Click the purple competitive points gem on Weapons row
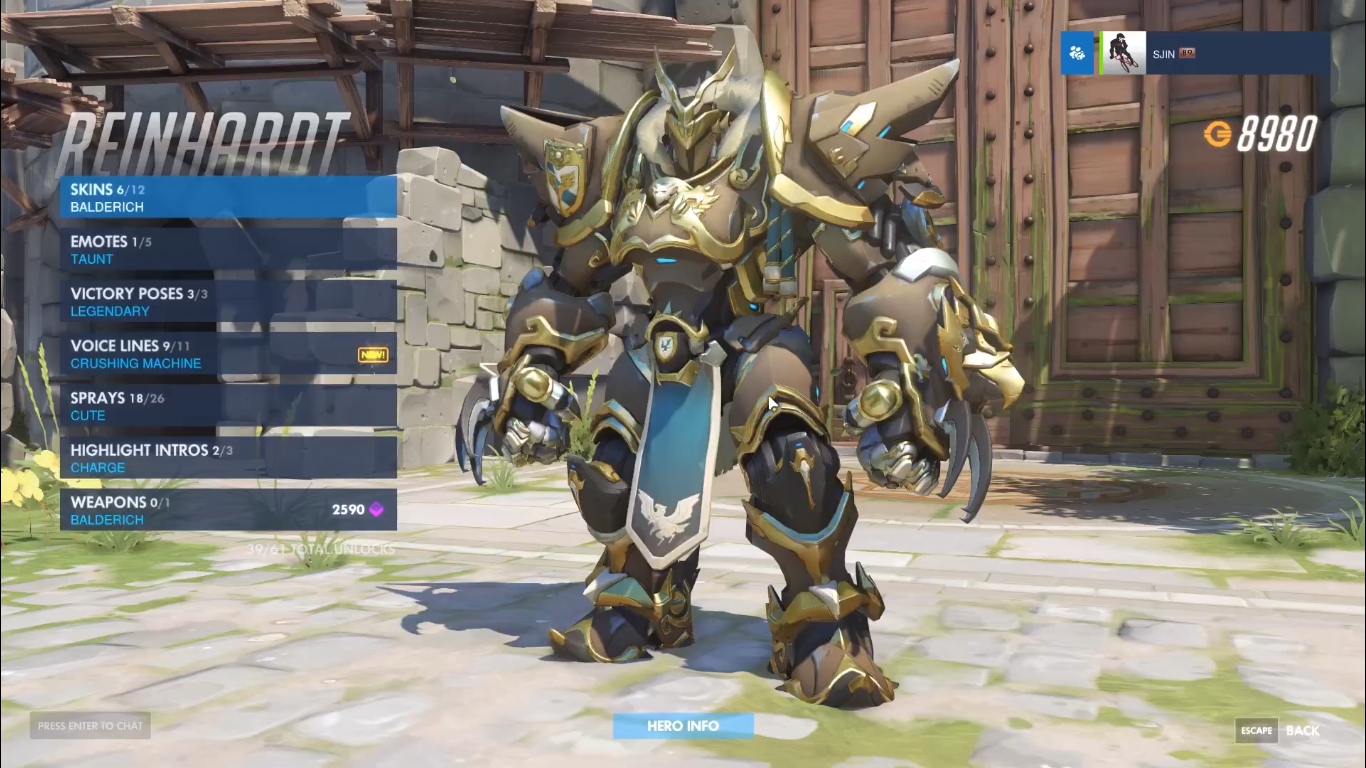Image resolution: width=1366 pixels, height=768 pixels. 375,509
